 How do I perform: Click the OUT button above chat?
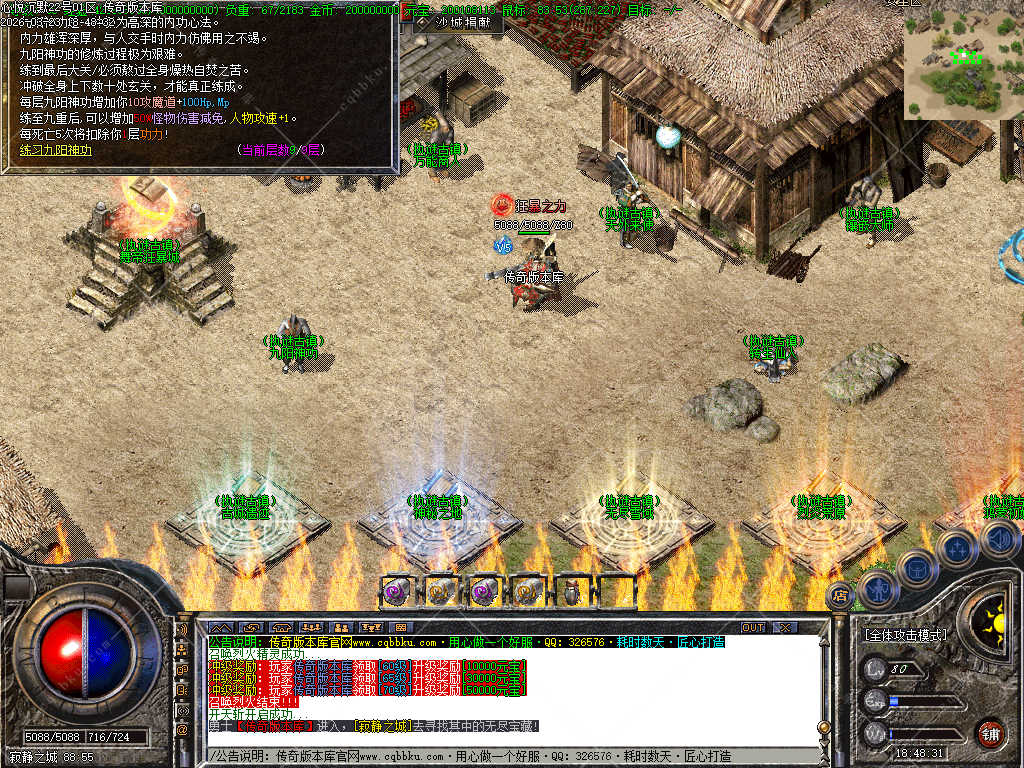[x=752, y=627]
